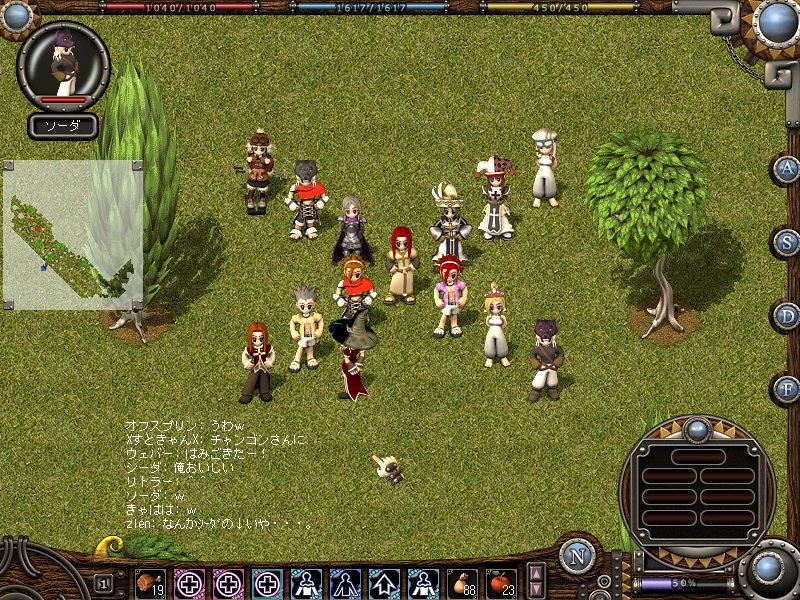
Task: Click the blue orb in the top-right corner
Action: coord(776,22)
